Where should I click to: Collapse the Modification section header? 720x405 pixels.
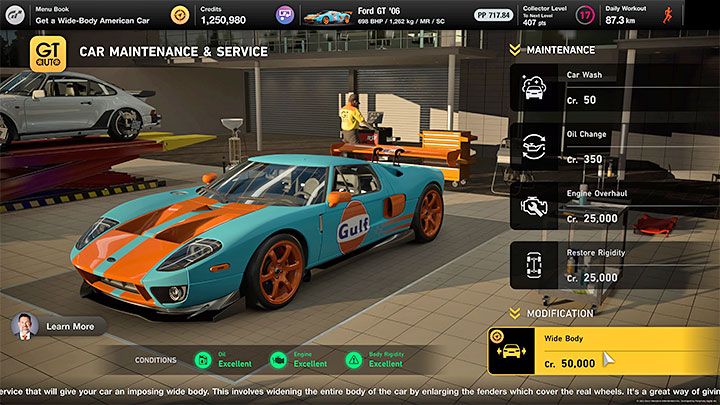click(558, 313)
